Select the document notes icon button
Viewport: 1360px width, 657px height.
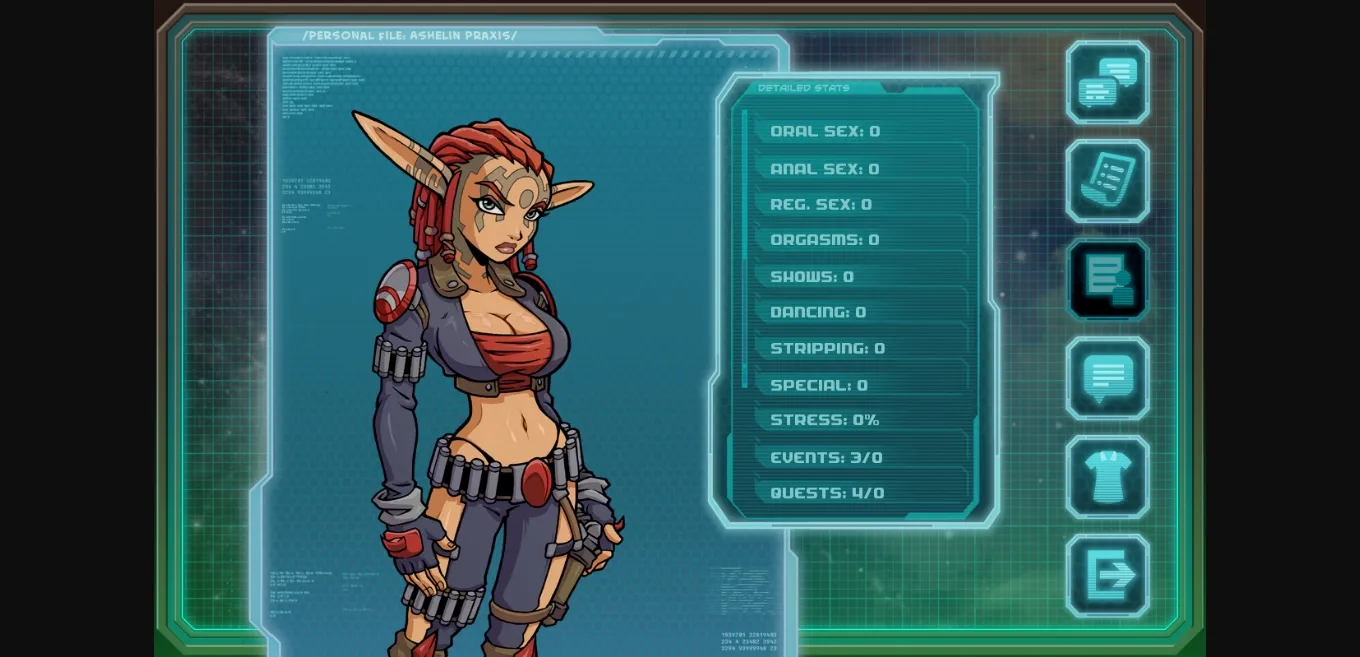click(x=1107, y=181)
